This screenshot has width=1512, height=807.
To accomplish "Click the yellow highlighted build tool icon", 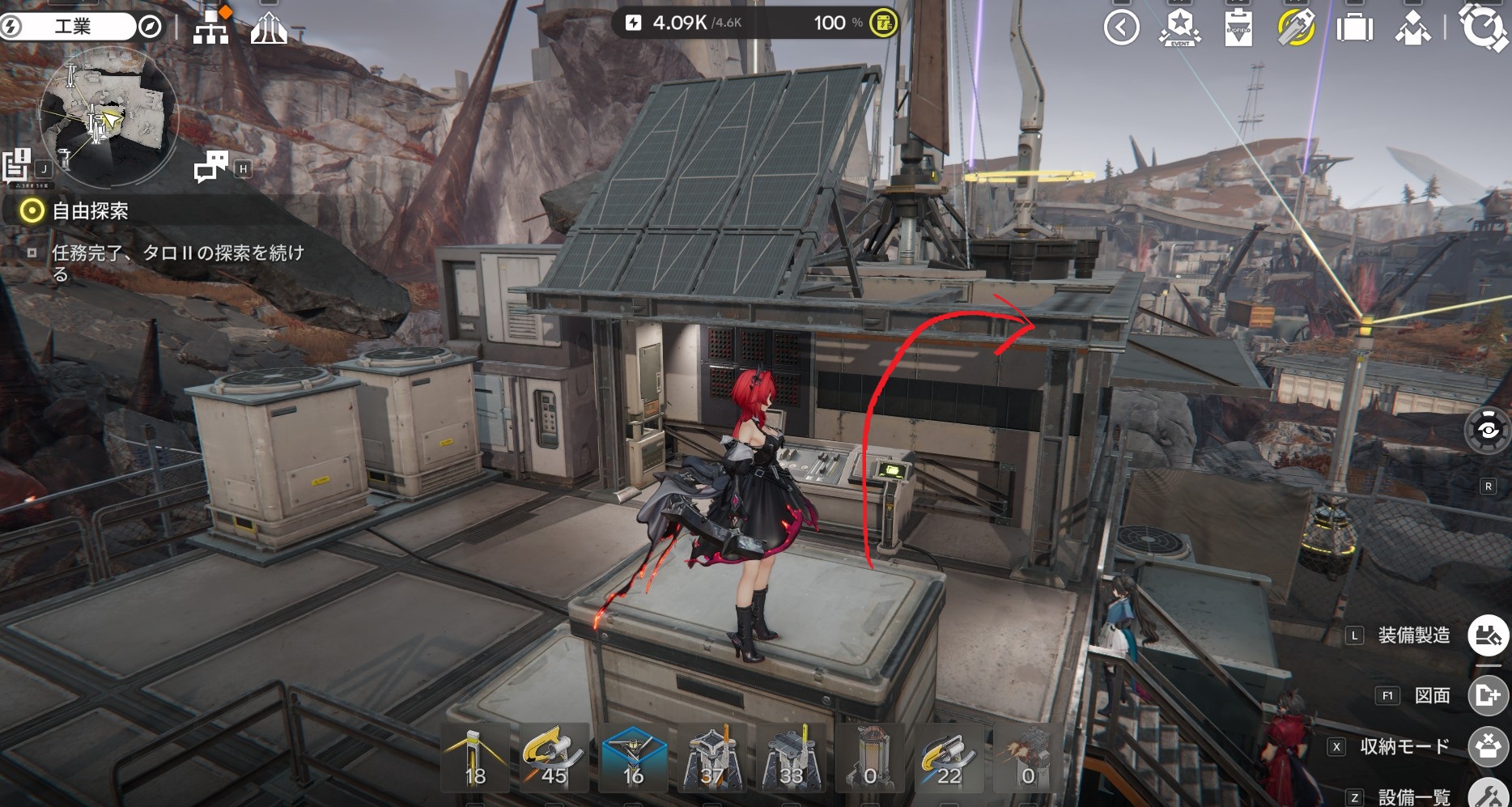I will coord(1296,28).
